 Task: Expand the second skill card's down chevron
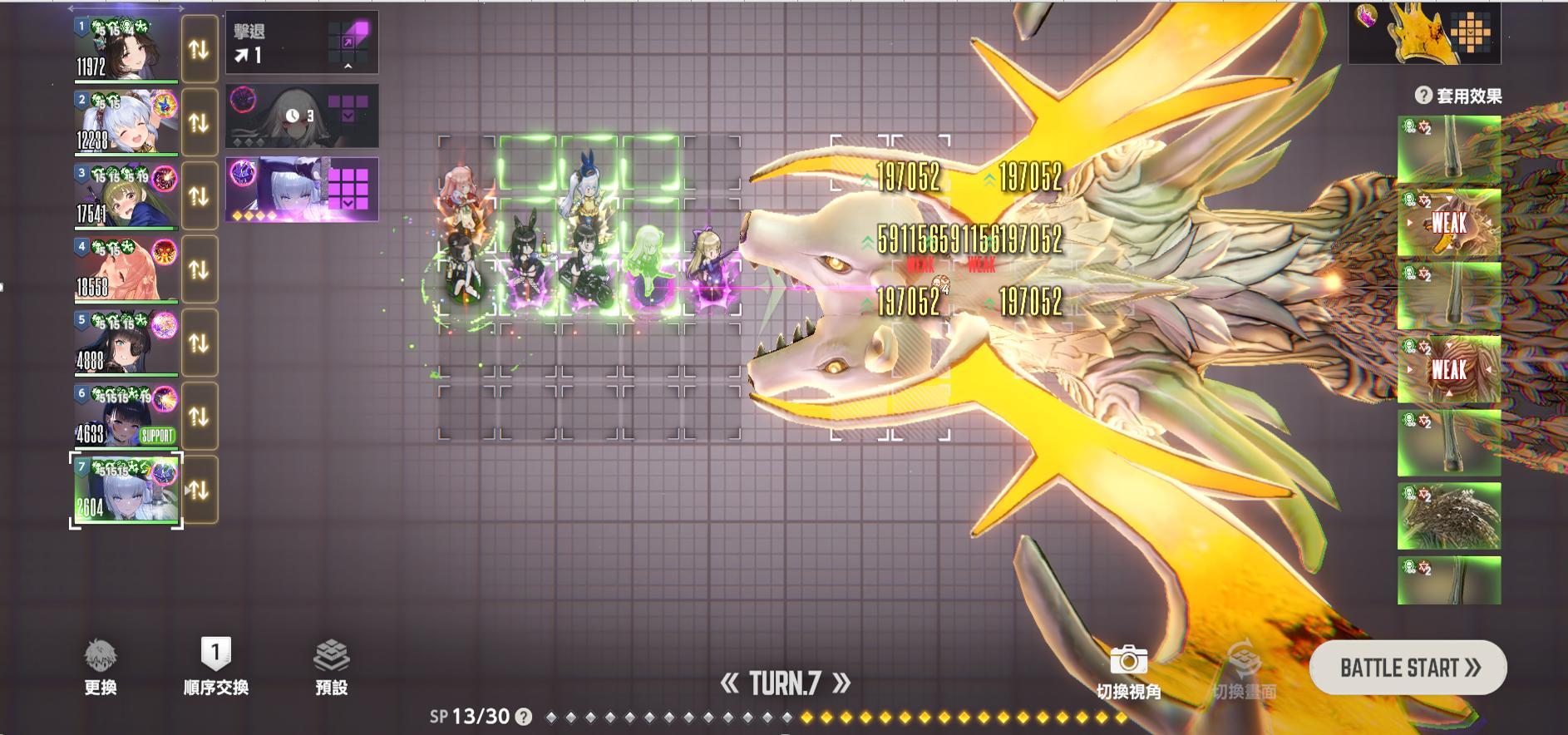(x=347, y=115)
